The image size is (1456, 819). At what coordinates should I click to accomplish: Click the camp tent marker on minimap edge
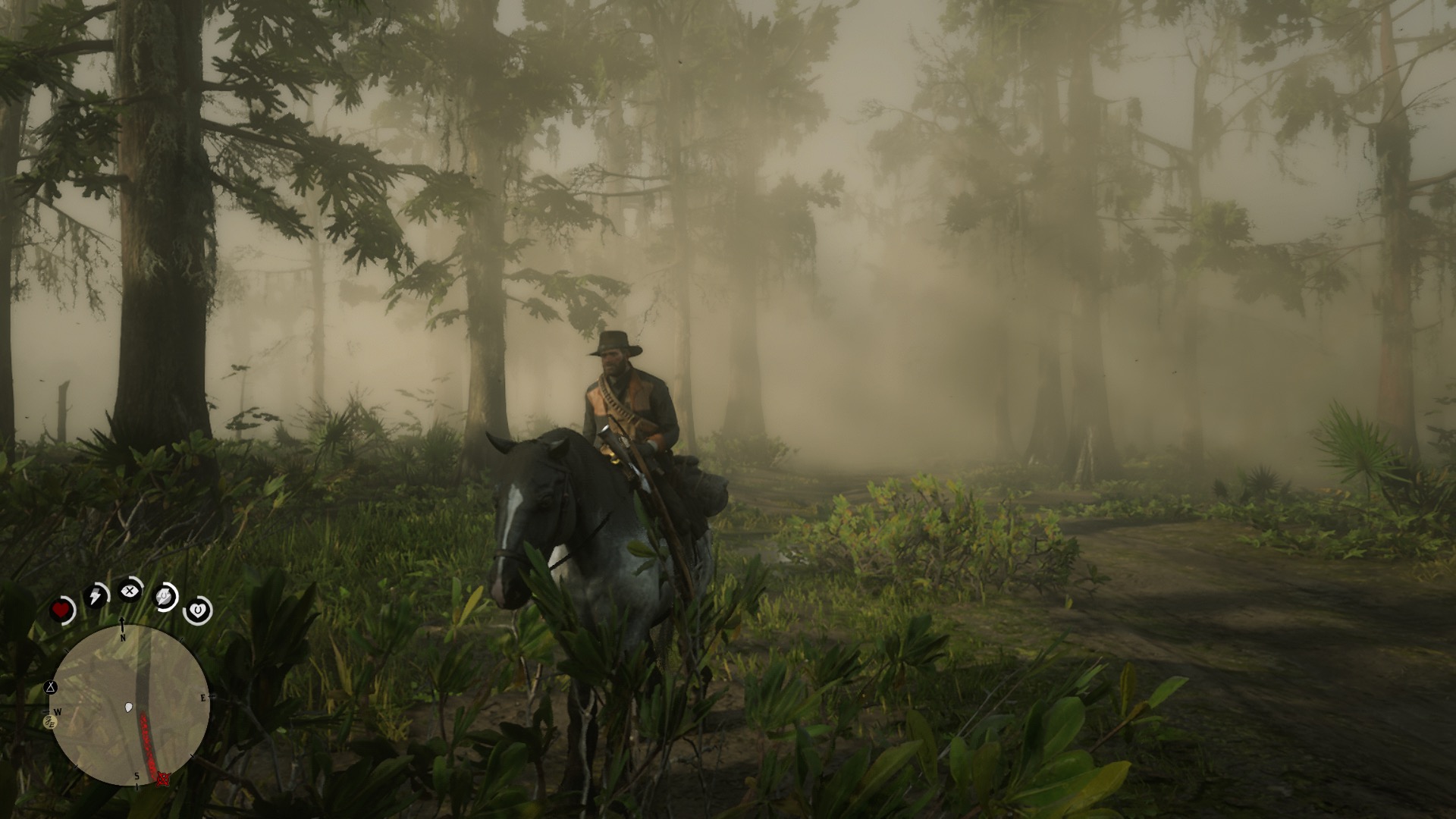coord(51,688)
